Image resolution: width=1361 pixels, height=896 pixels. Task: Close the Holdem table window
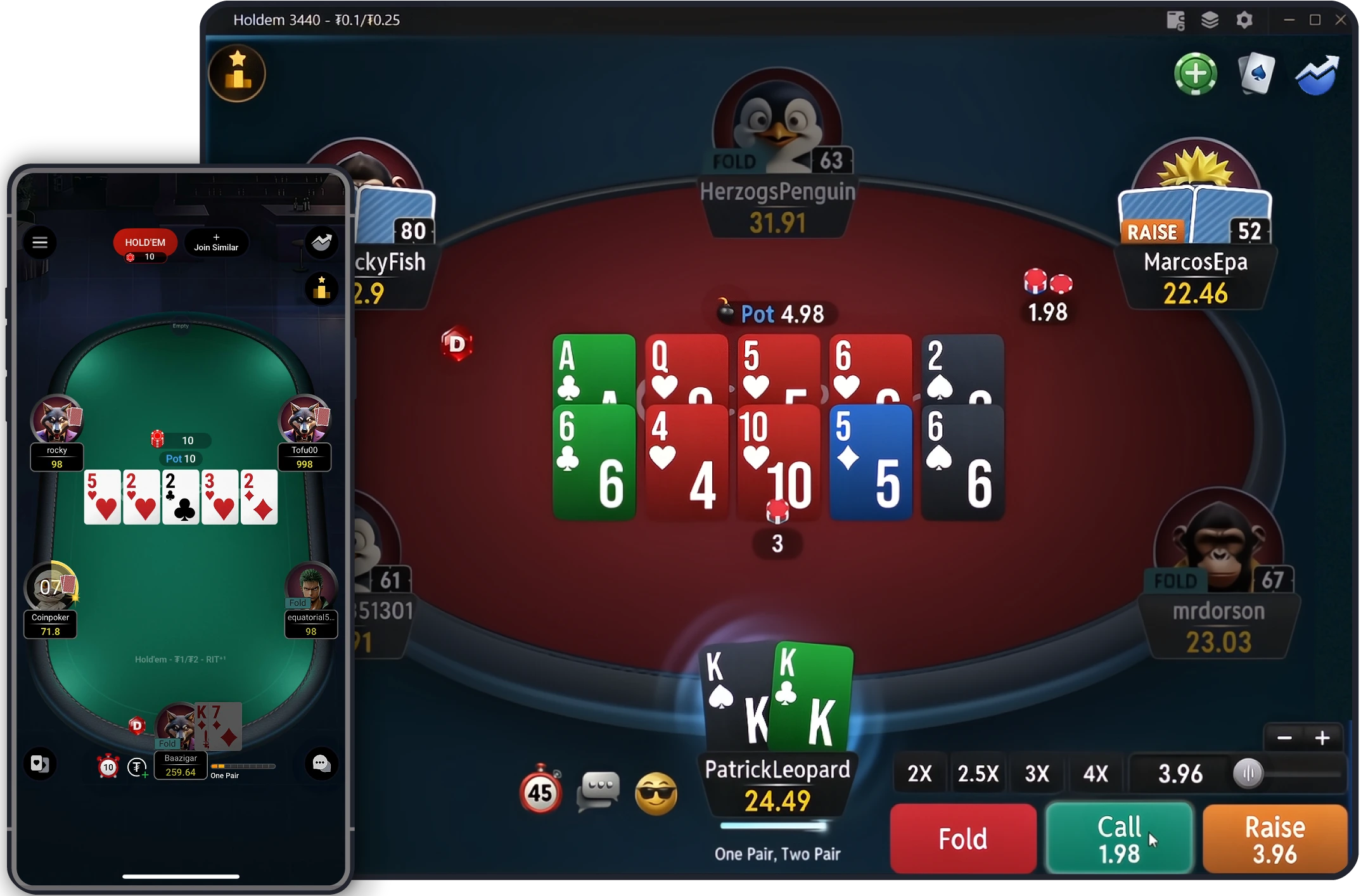point(1341,20)
